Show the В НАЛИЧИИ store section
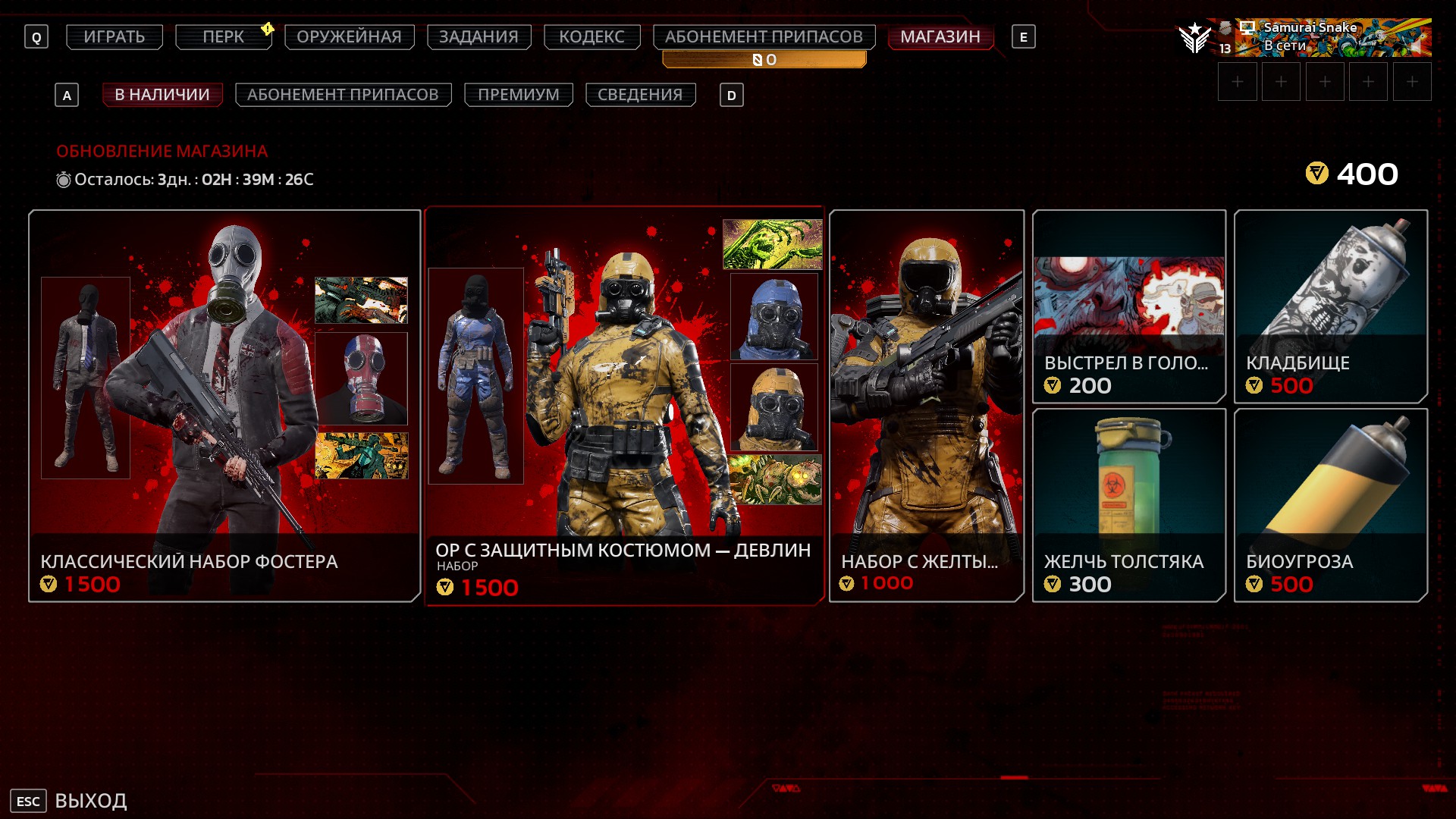The width and height of the screenshot is (1456, 819). (x=162, y=95)
